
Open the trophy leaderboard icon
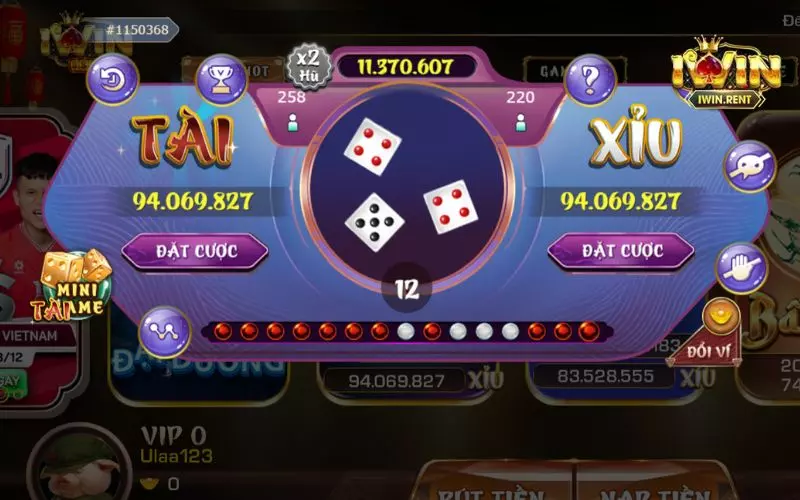(x=221, y=78)
